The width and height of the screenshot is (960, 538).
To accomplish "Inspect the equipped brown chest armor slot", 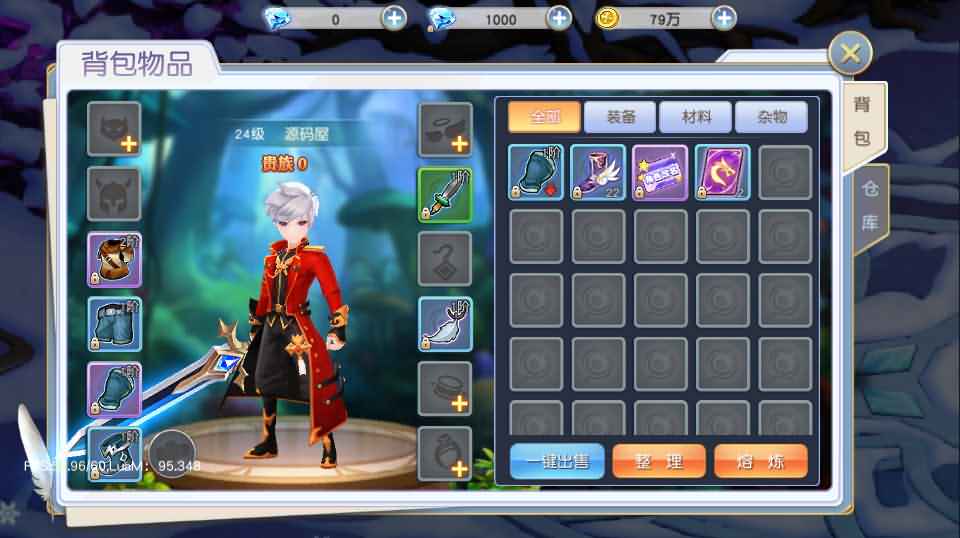I will pos(114,259).
